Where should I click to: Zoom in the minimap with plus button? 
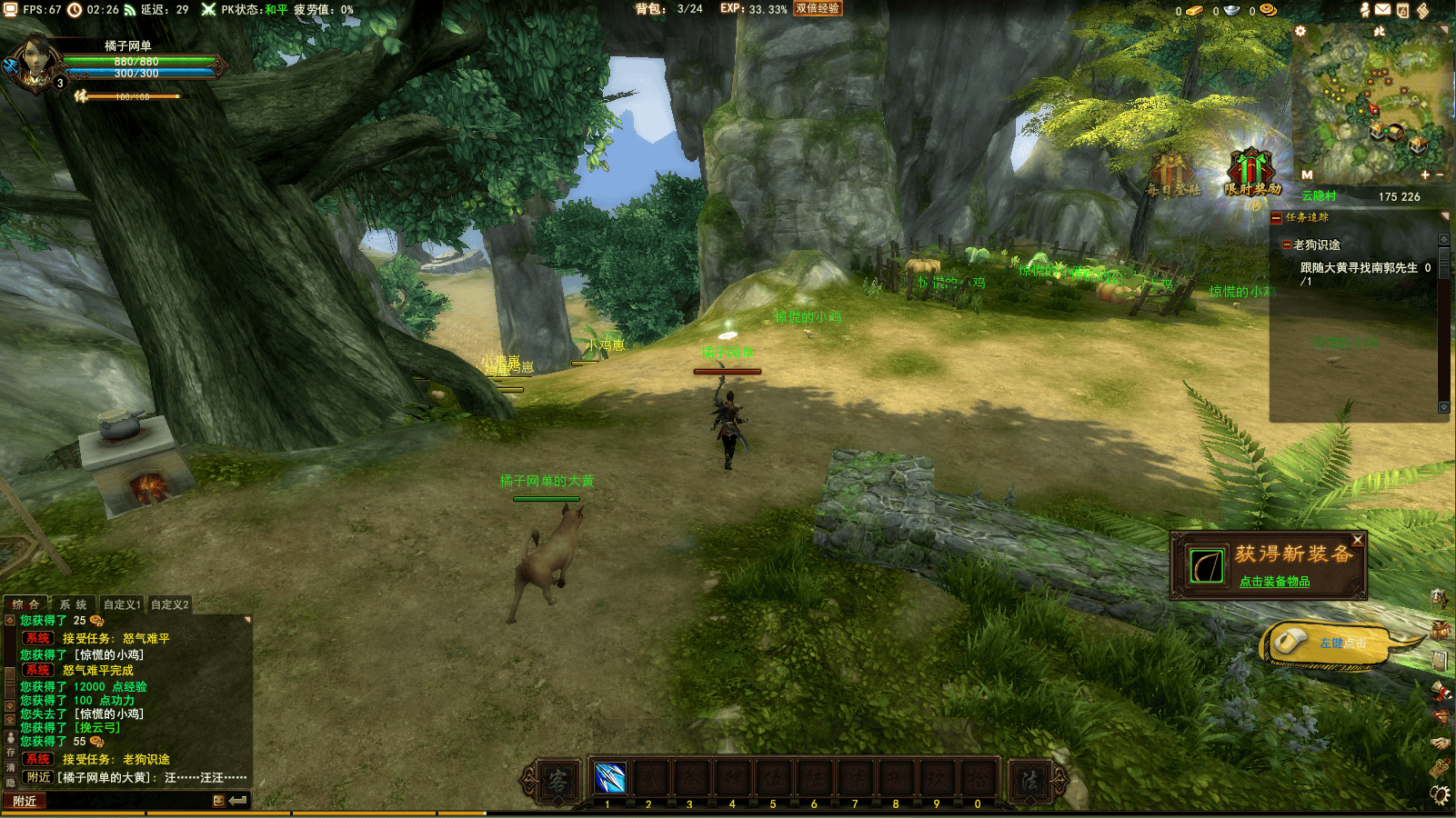(x=1425, y=175)
